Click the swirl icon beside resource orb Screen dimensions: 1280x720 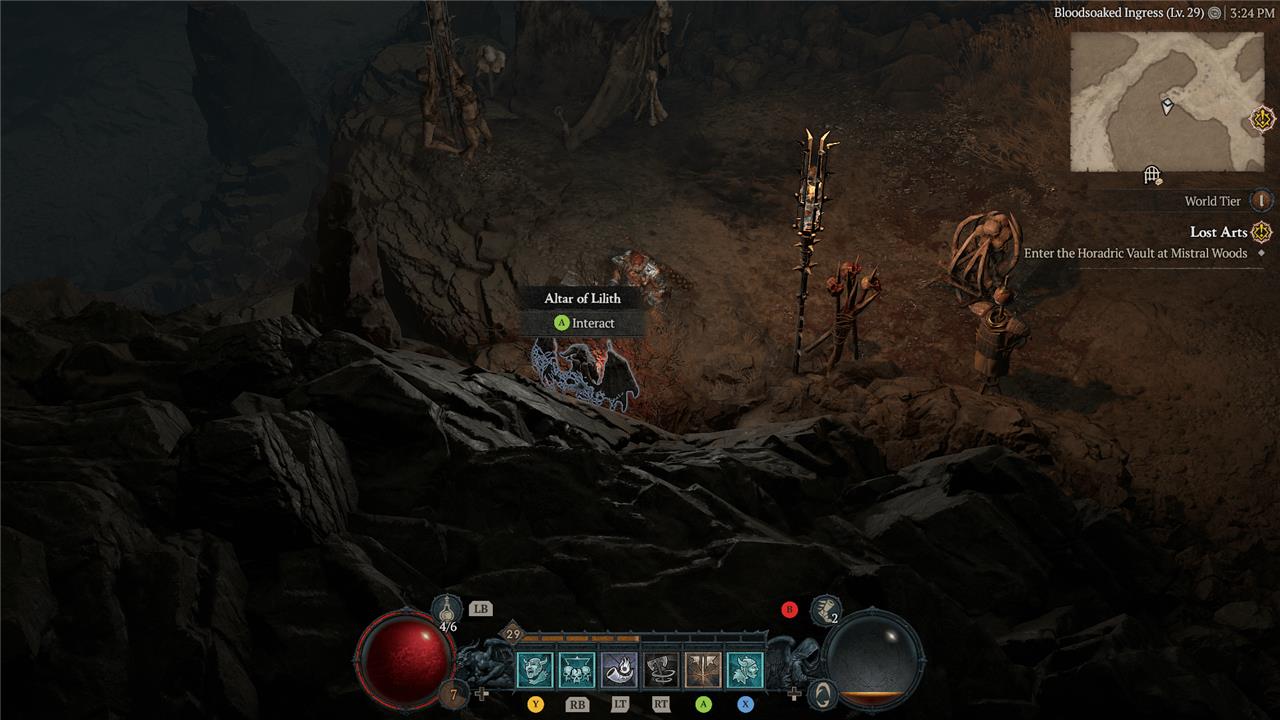point(822,693)
